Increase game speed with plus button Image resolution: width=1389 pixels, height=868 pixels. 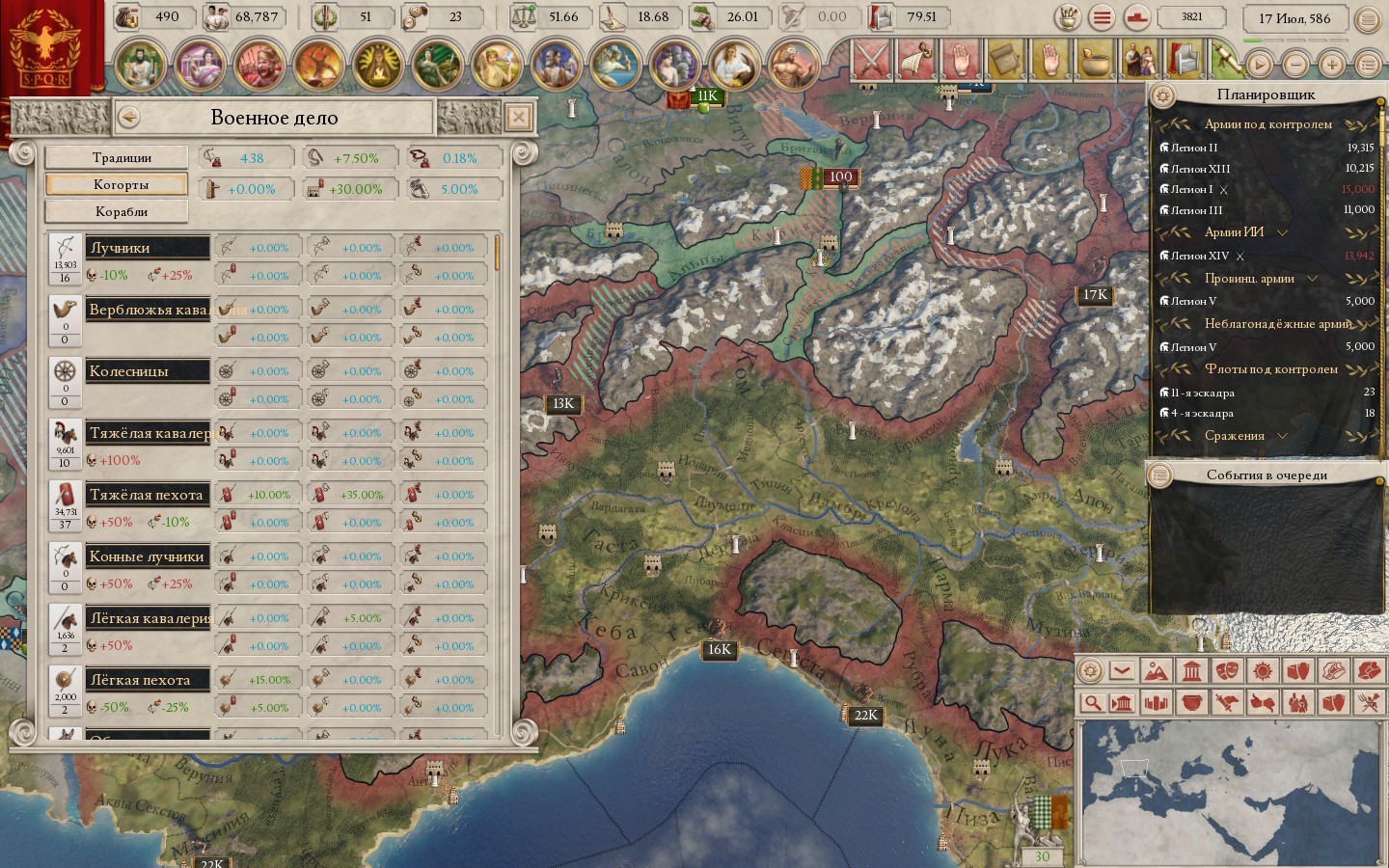[1331, 65]
